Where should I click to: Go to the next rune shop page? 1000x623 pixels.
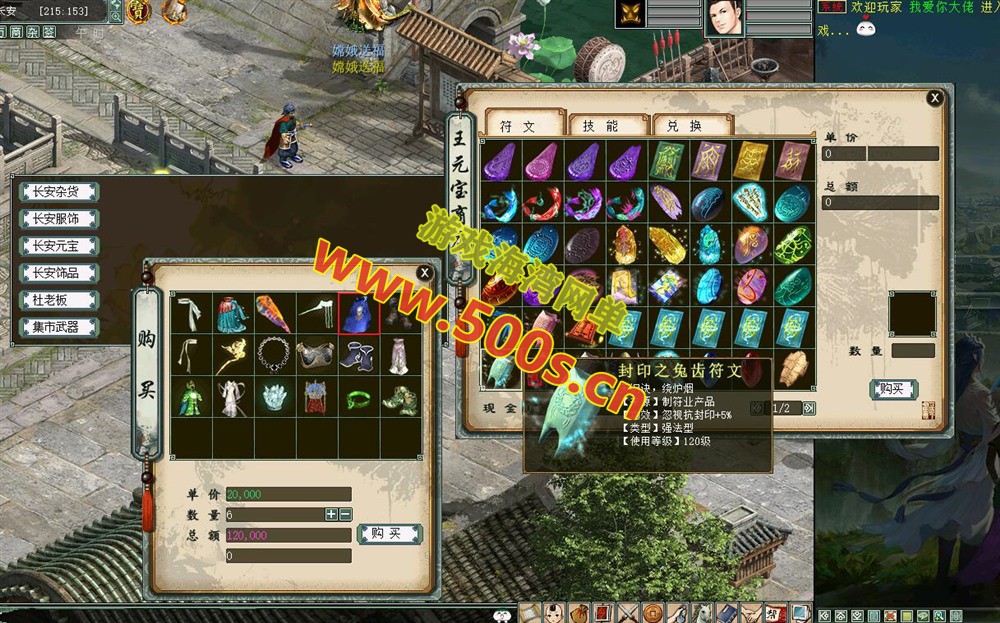(809, 408)
